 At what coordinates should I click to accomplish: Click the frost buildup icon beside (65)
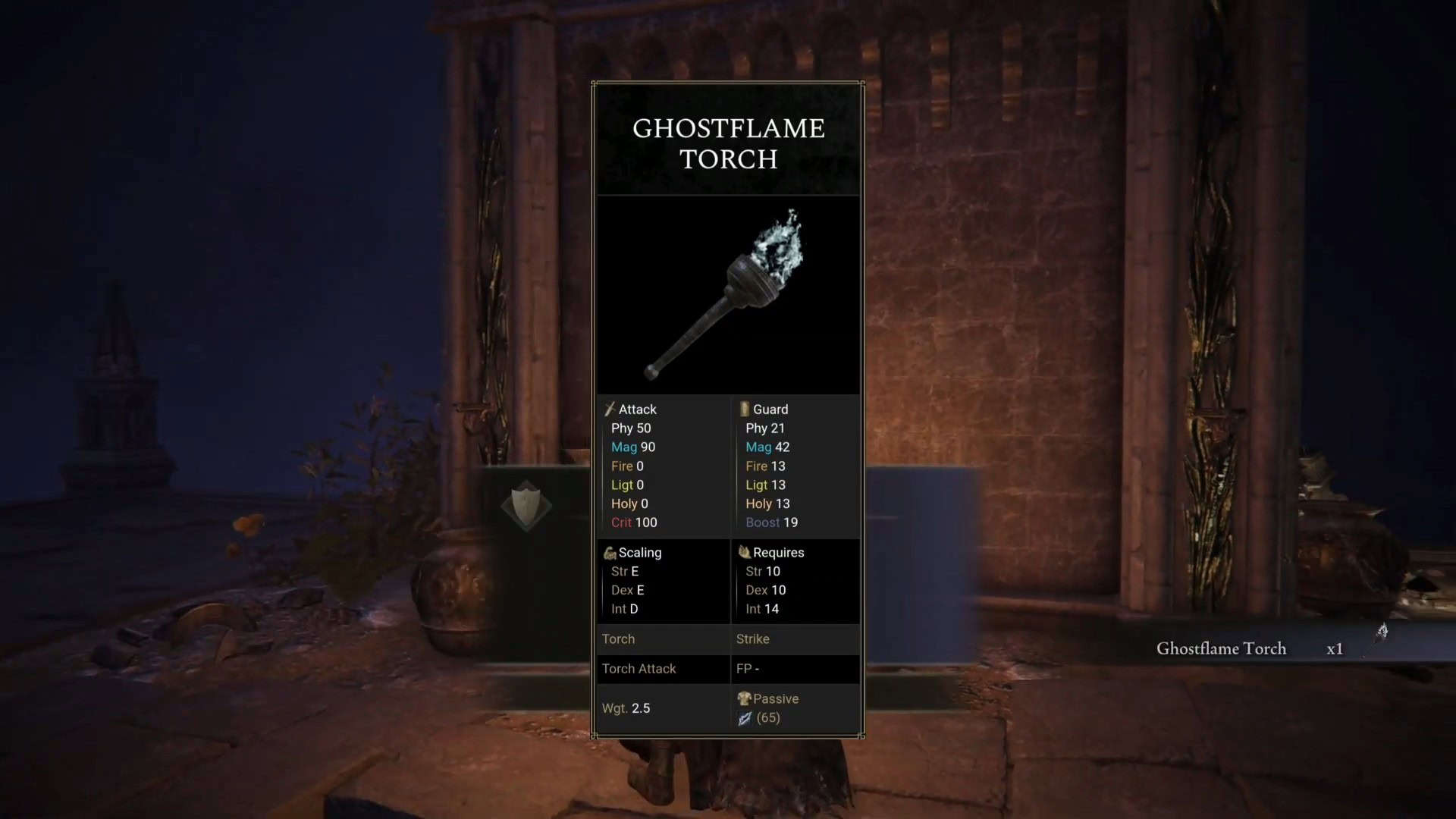point(744,717)
